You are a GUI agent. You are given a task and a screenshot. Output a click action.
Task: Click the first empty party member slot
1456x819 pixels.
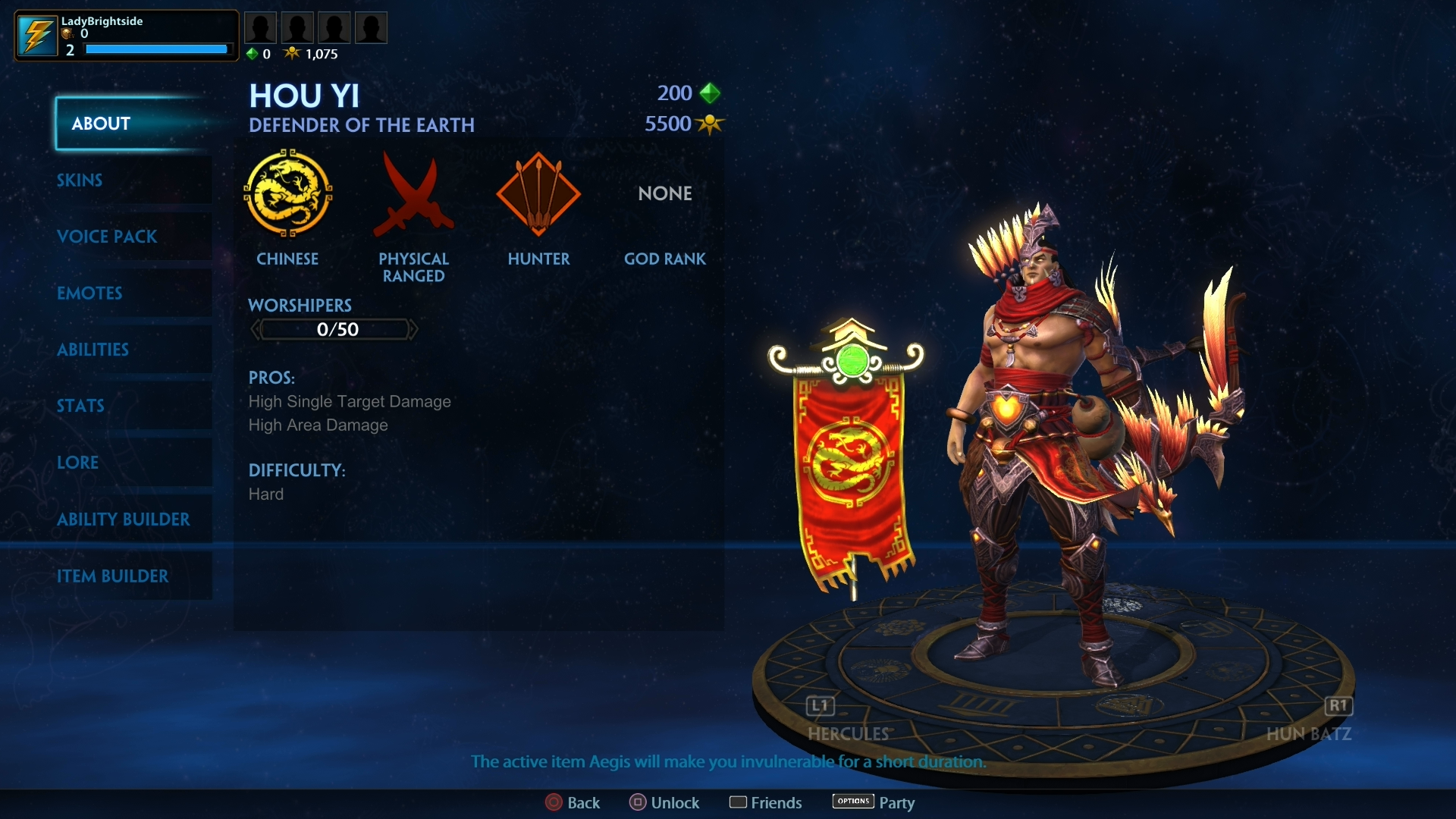[x=260, y=27]
